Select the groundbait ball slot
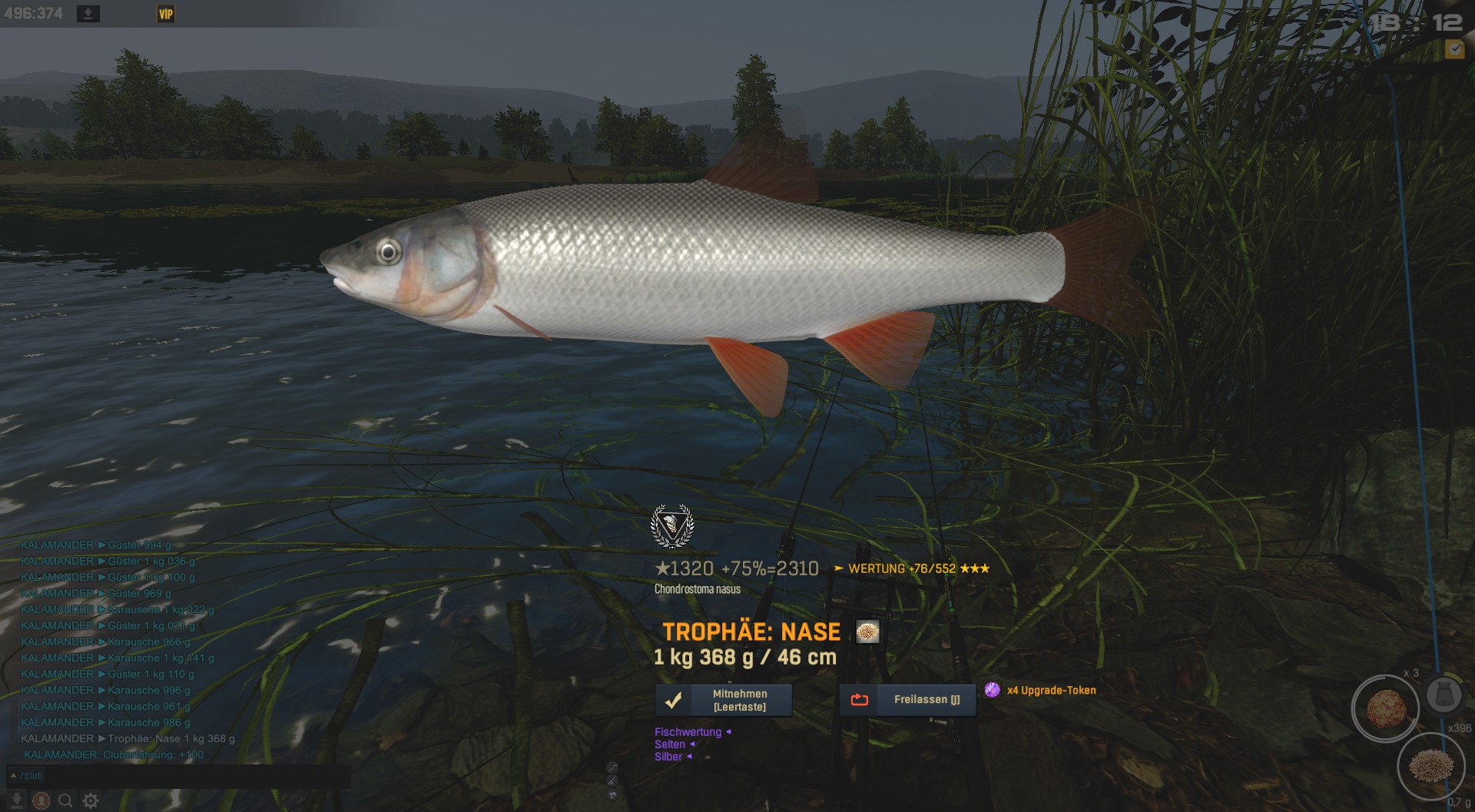This screenshot has width=1475, height=812. coord(1385,708)
